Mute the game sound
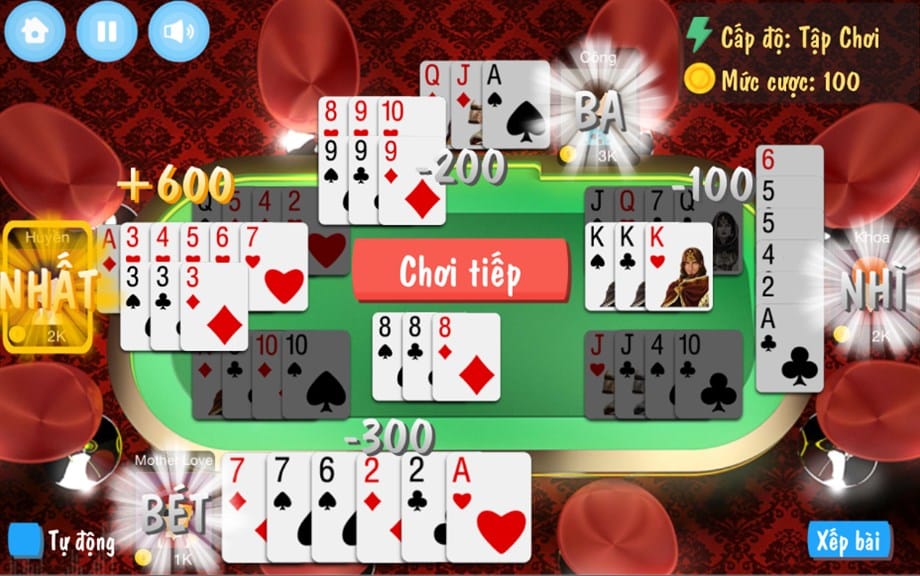The height and width of the screenshot is (576, 920). pos(179,31)
